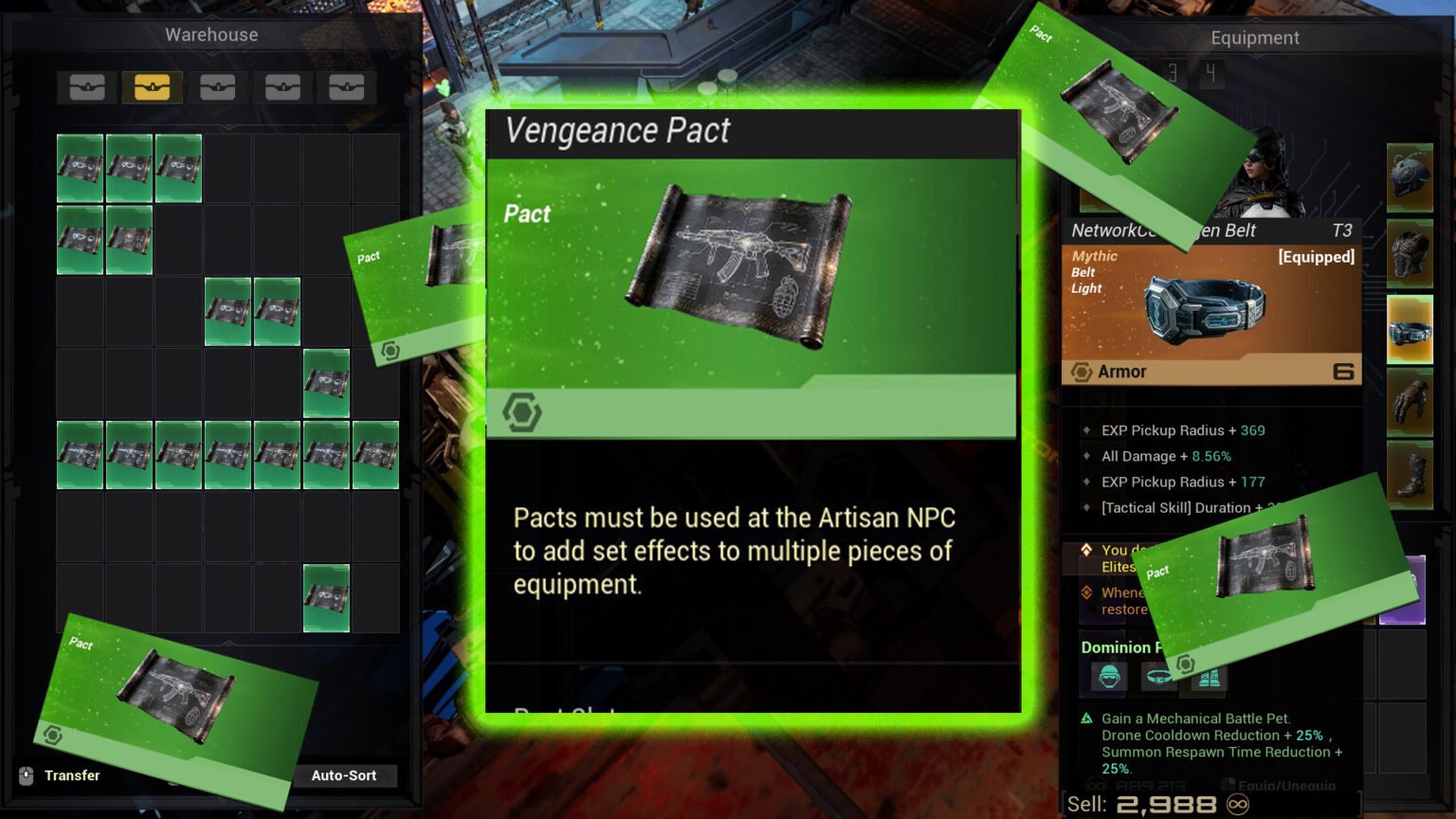The image size is (1456, 819).
Task: Click the Armor hexagon icon on the belt tooltip
Action: pos(1083,372)
